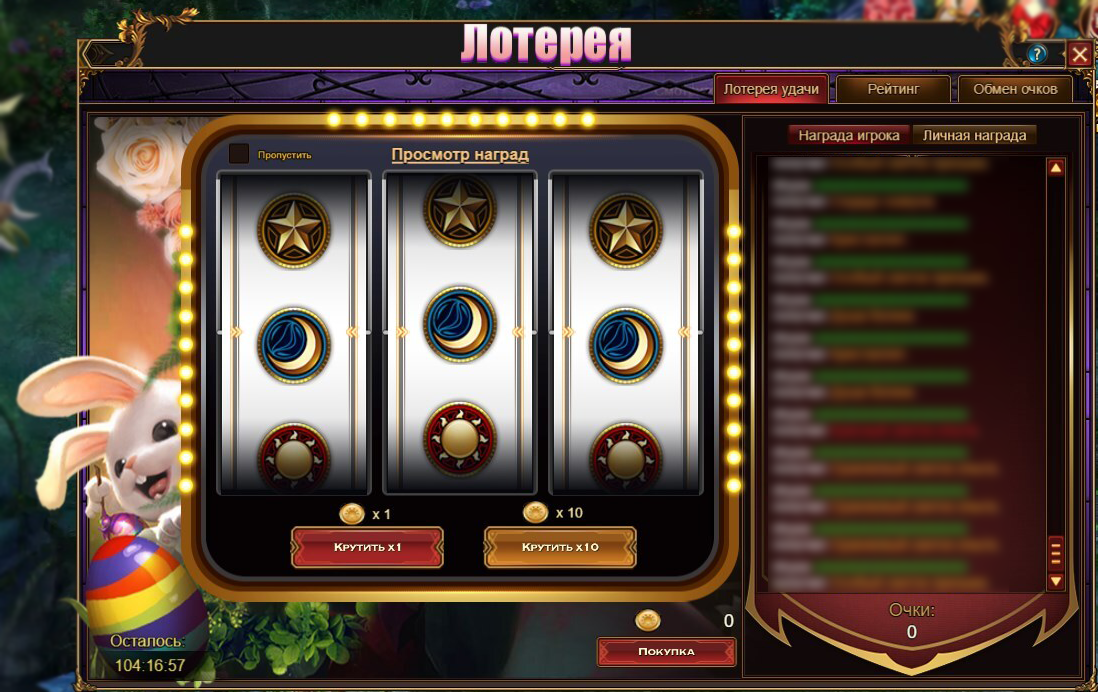This screenshot has width=1098, height=692.
Task: Select the Личная награда tab
Action: [x=974, y=135]
